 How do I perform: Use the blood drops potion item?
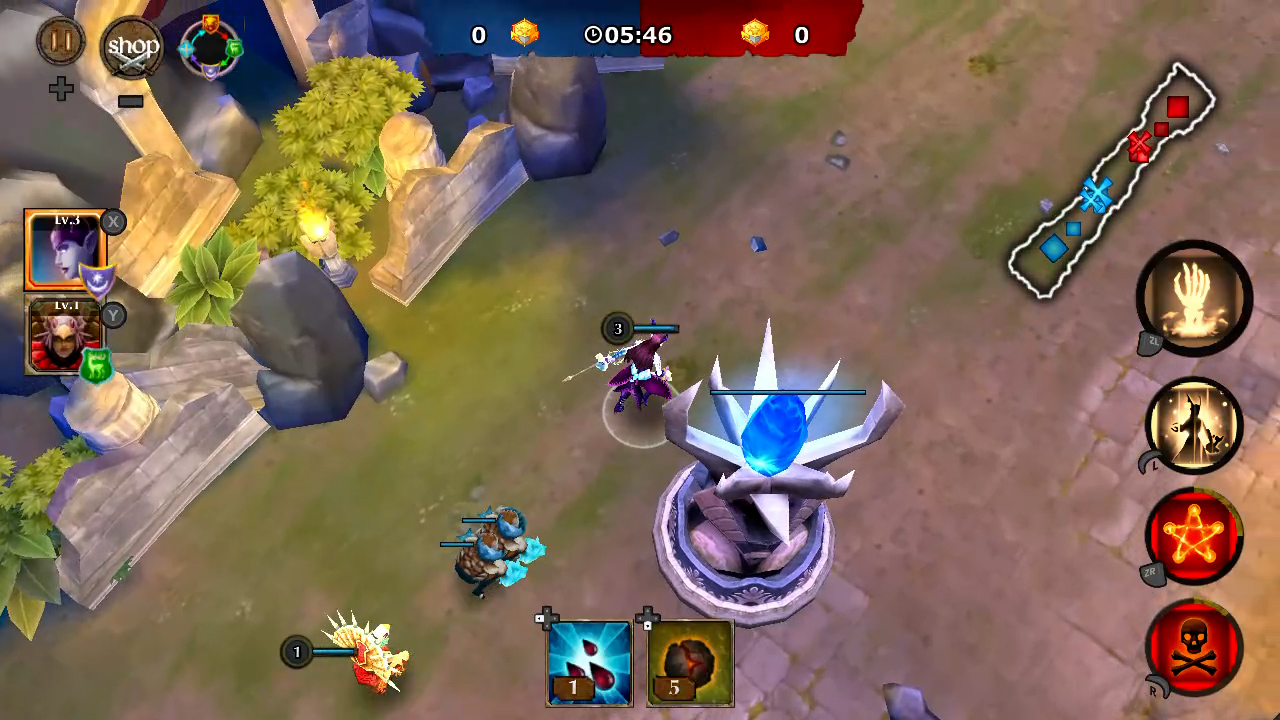(x=588, y=660)
